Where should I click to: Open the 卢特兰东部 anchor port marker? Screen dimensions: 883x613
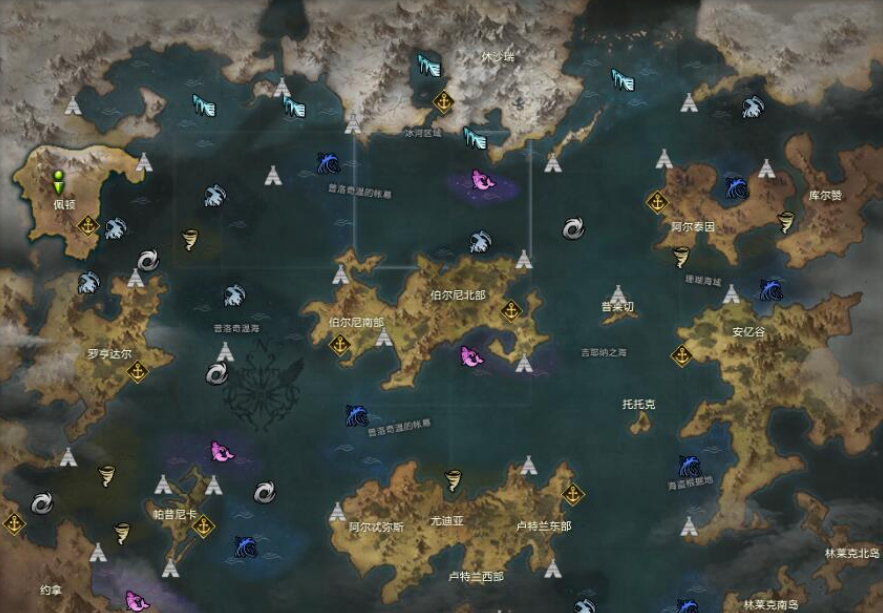(573, 493)
